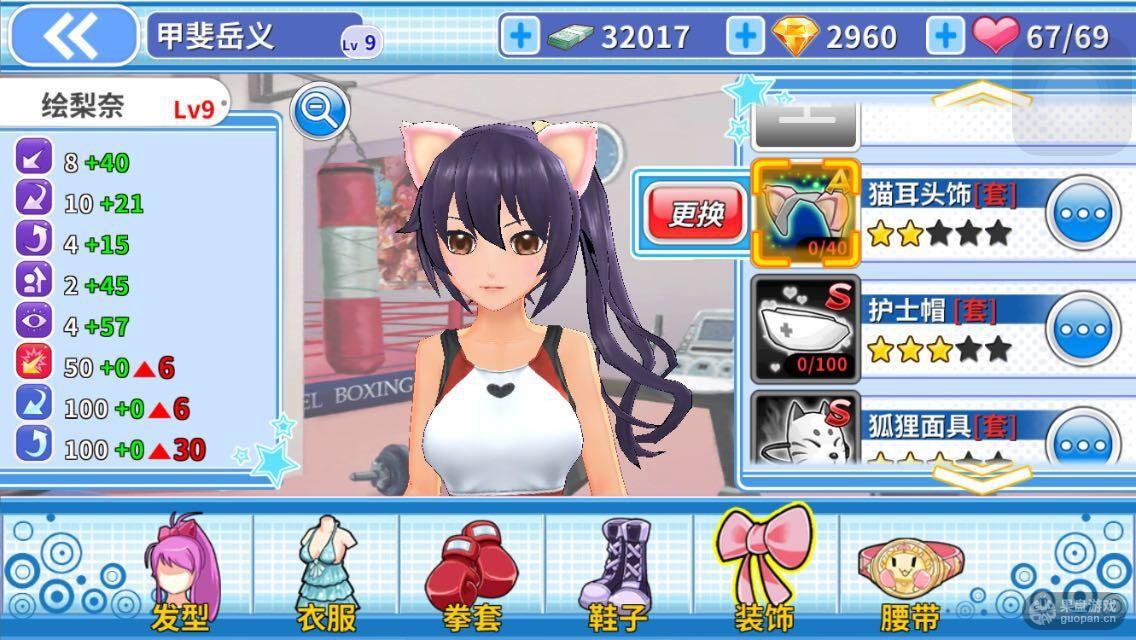Open options for 猫耳头饰 item
This screenshot has width=1136, height=640.
(1084, 214)
